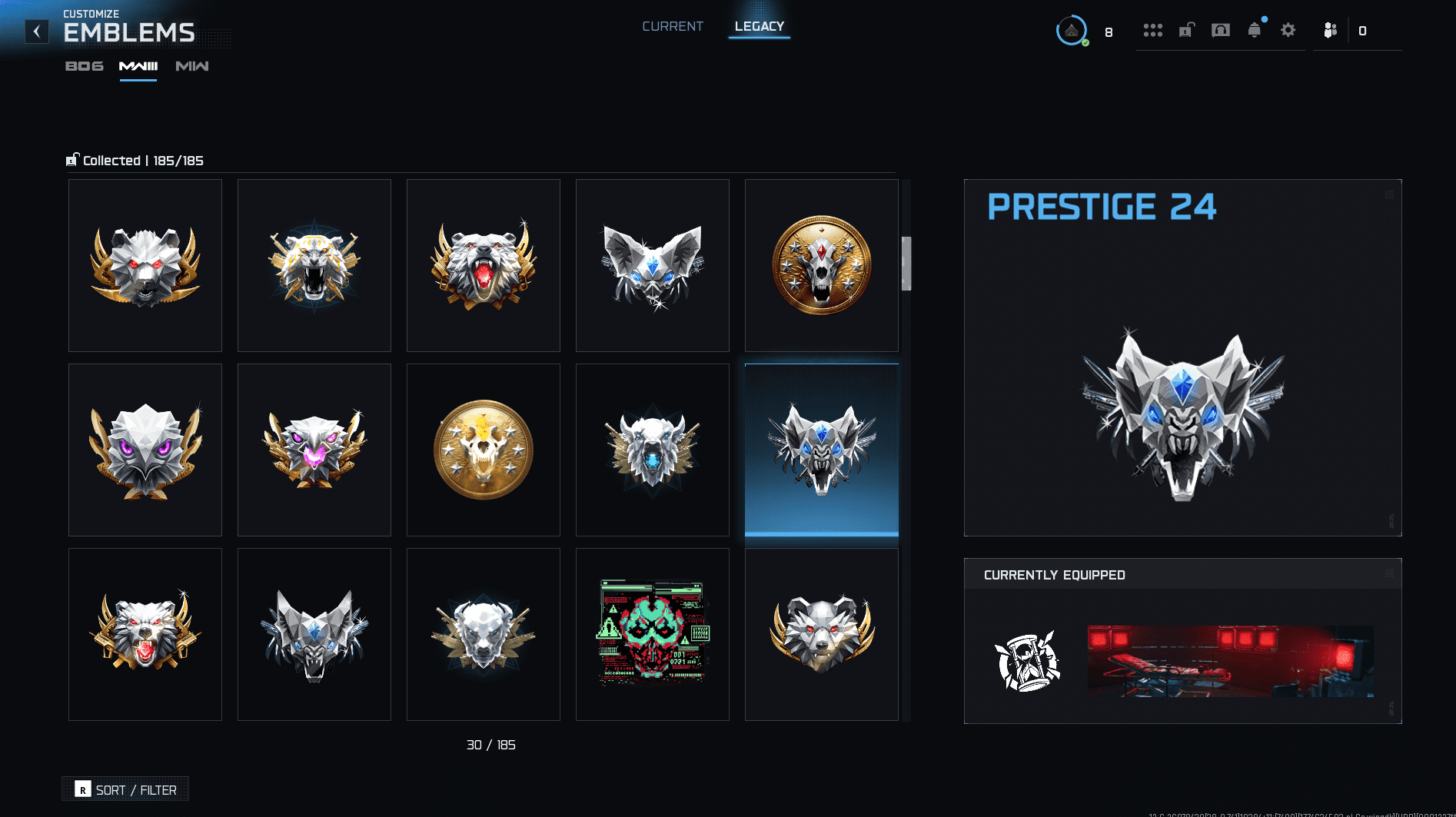This screenshot has width=1456, height=817.
Task: Open the settings gear icon
Action: [1288, 31]
